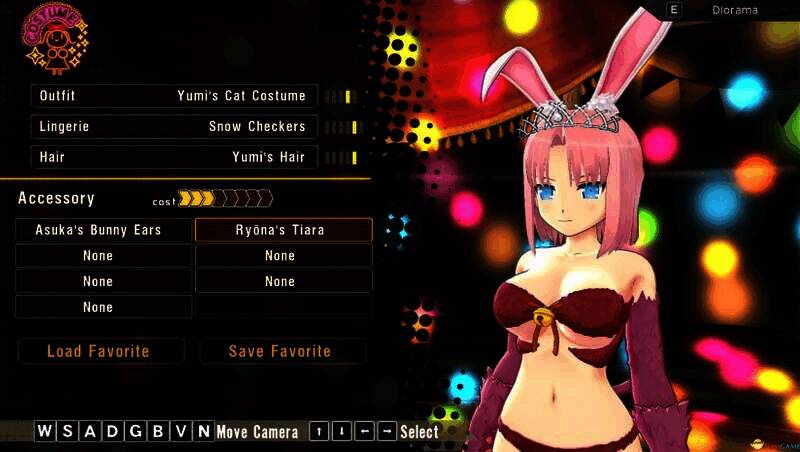Click the Save Favorite button
The width and height of the screenshot is (800, 452).
click(x=281, y=351)
